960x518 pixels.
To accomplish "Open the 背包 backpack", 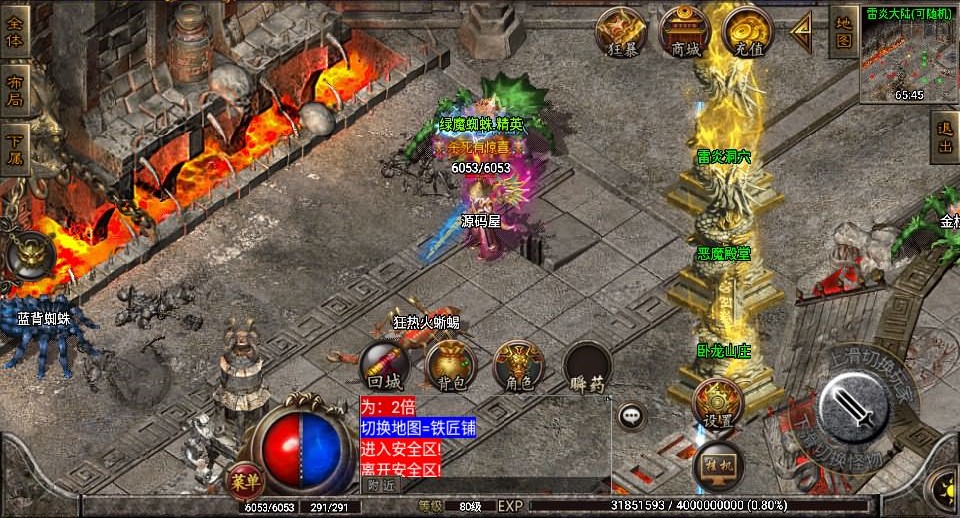I will coord(451,365).
